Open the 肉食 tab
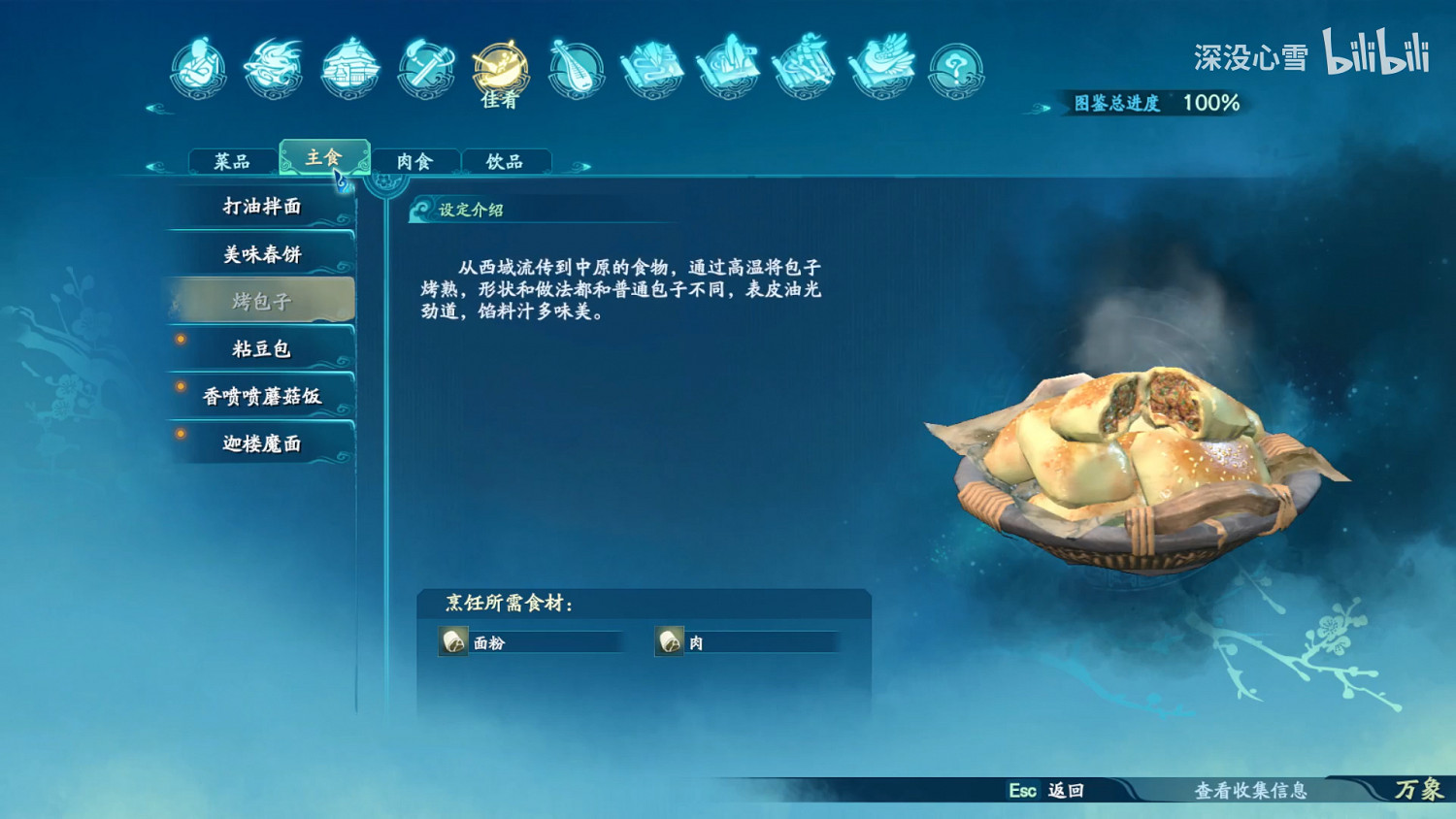 coord(415,160)
